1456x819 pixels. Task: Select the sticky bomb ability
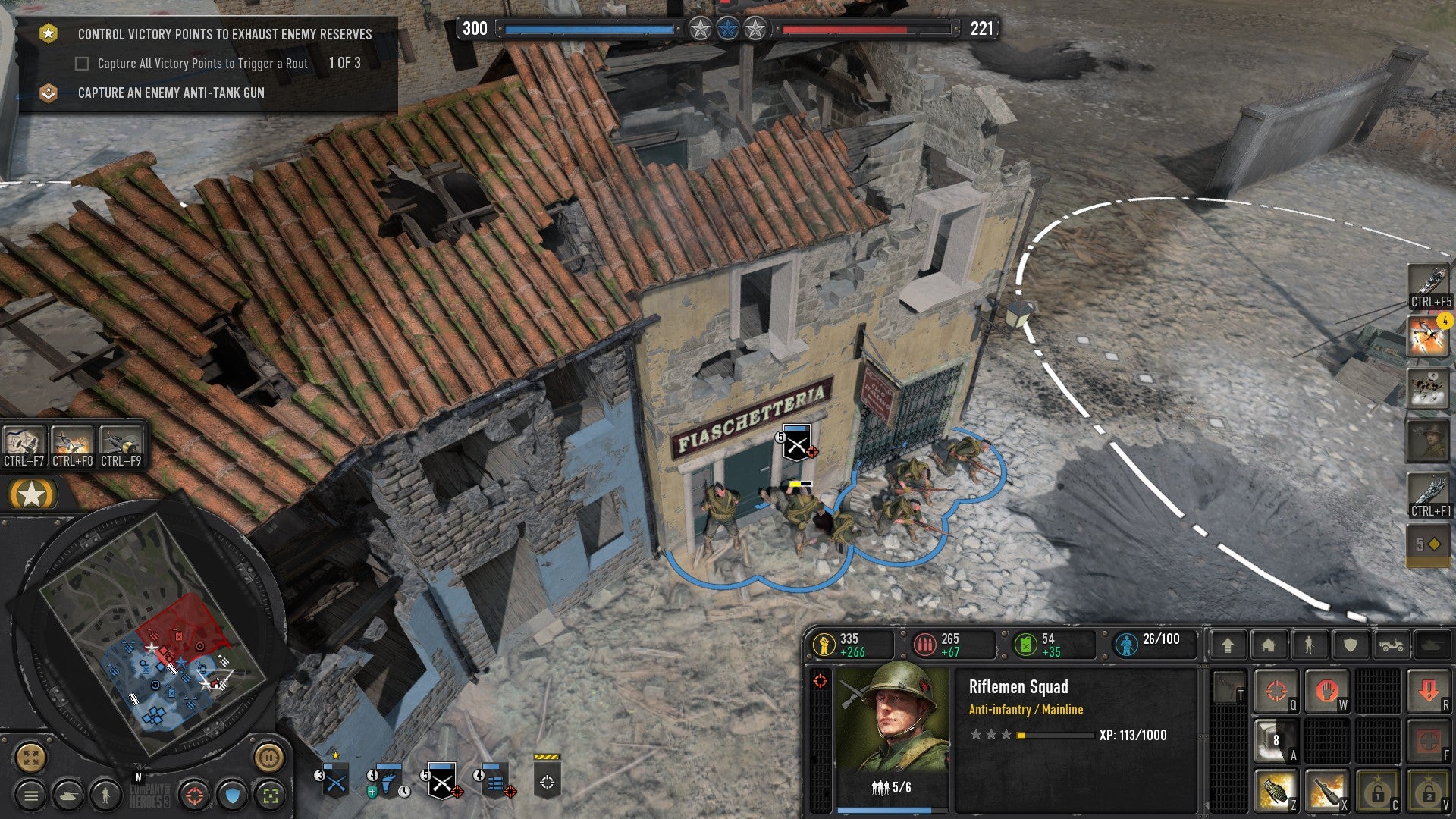point(1326,792)
